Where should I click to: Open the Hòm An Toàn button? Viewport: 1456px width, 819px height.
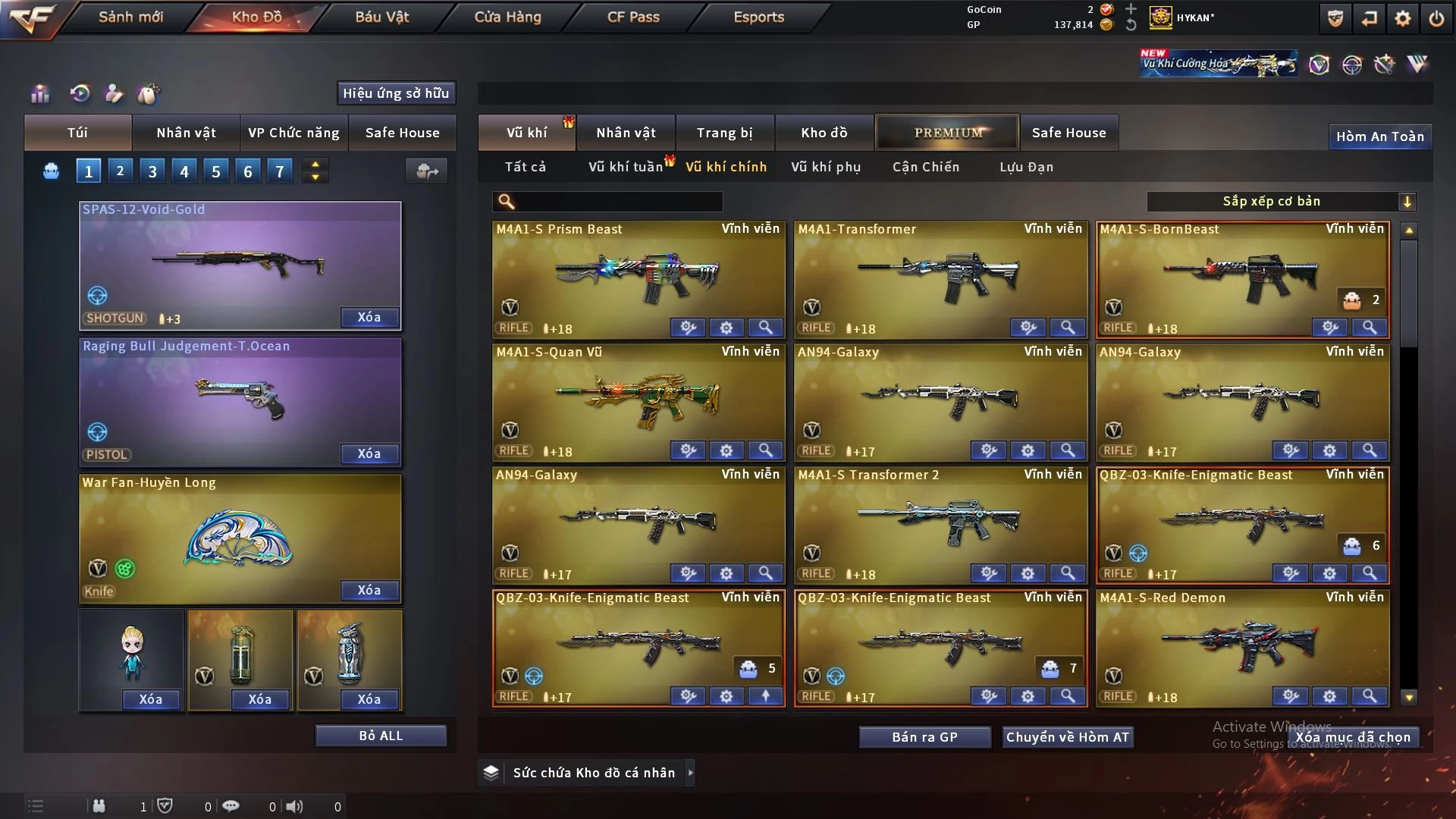1379,136
